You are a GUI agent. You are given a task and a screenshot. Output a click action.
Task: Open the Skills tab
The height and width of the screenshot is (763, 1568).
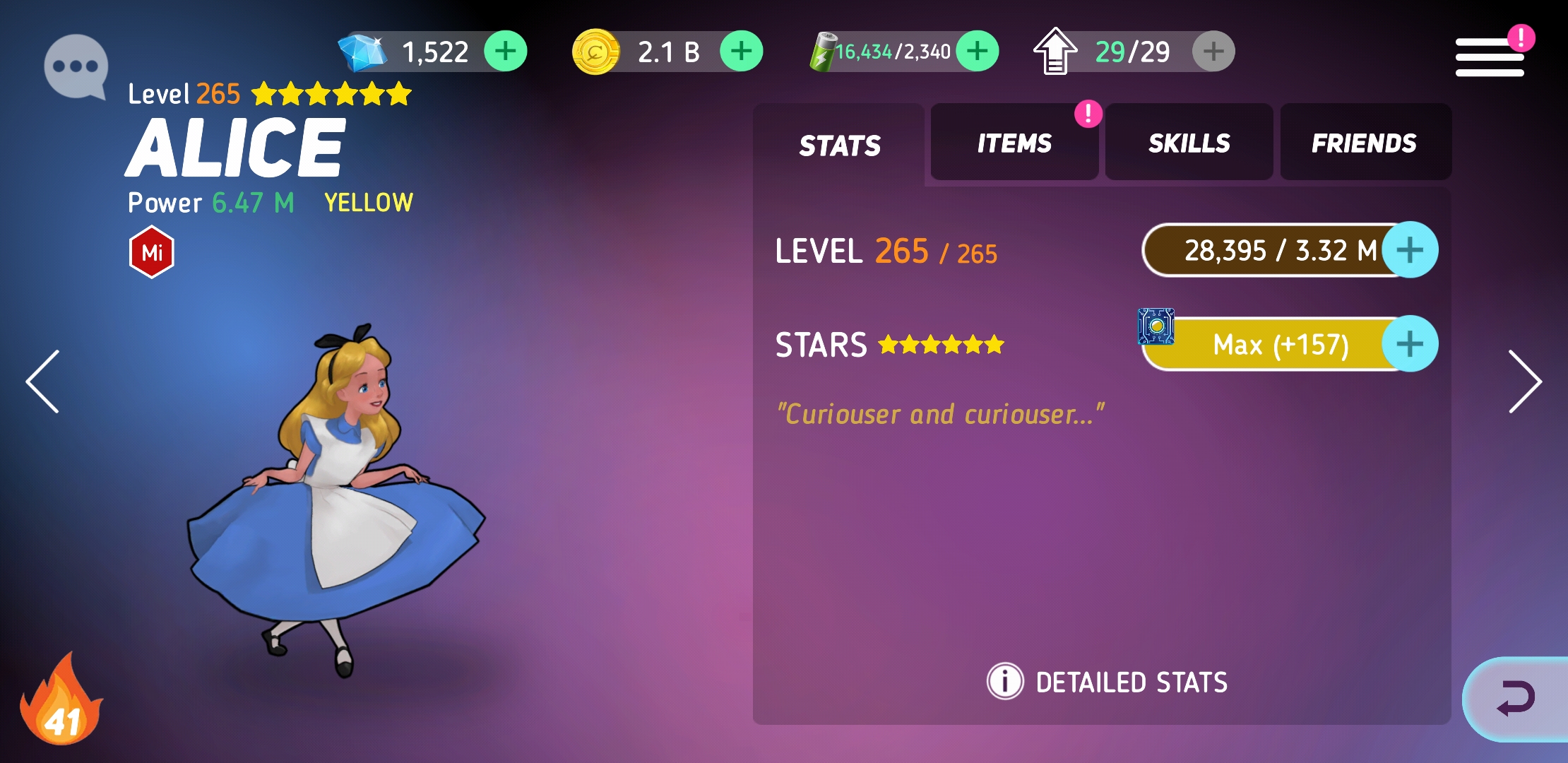pos(1189,143)
